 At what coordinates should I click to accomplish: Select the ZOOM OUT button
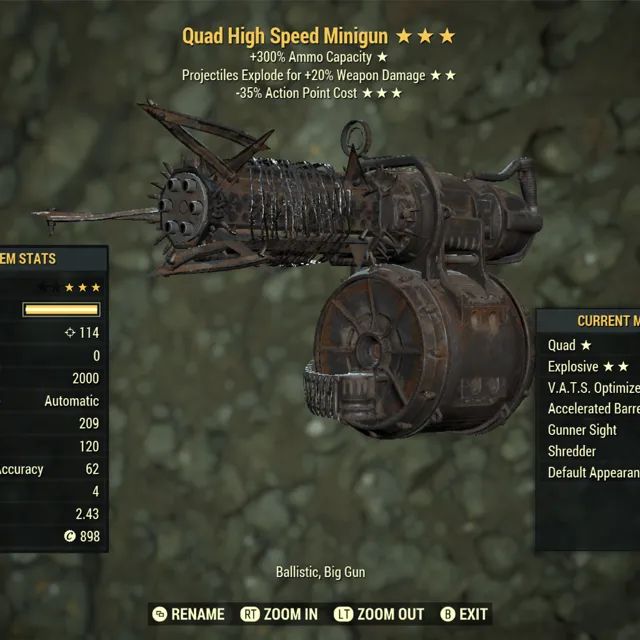click(381, 614)
